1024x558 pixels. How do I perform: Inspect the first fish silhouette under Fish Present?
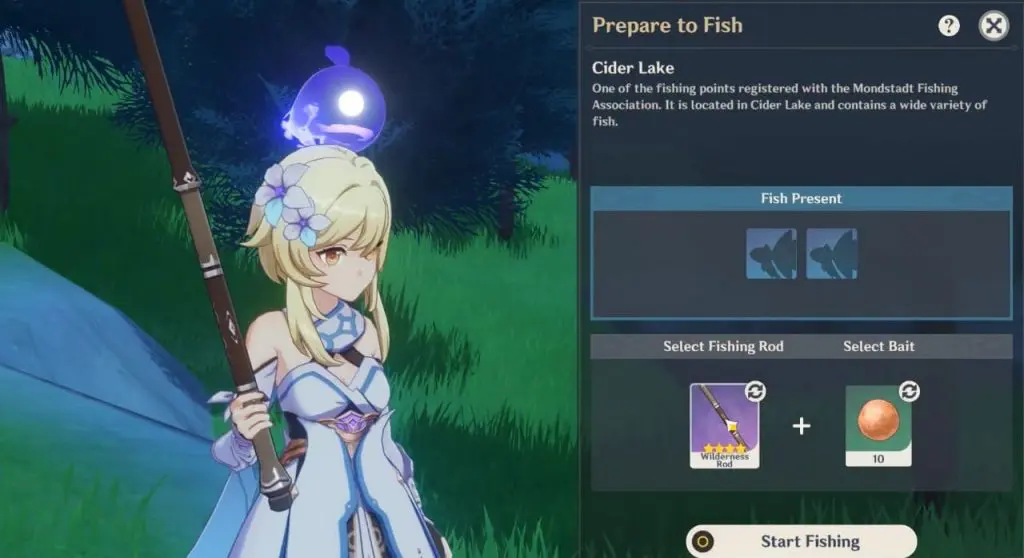pos(771,254)
